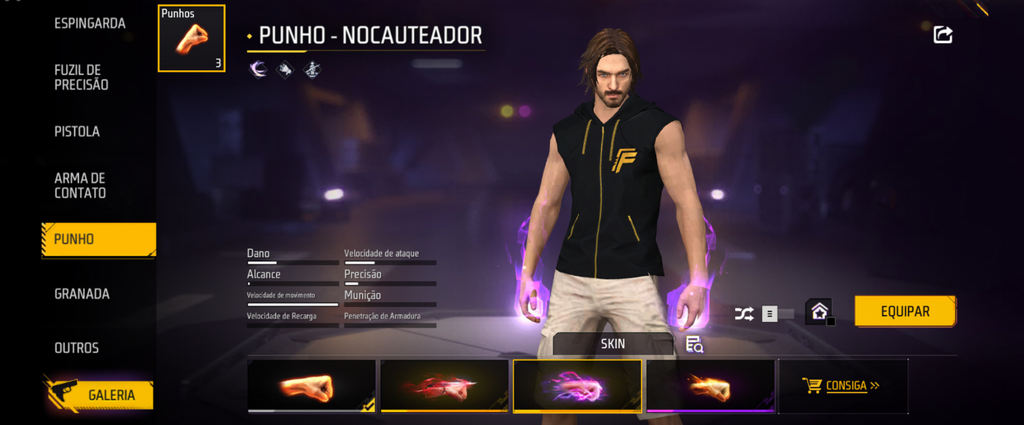
Task: Choose the default orange fist skin
Action: [311, 386]
